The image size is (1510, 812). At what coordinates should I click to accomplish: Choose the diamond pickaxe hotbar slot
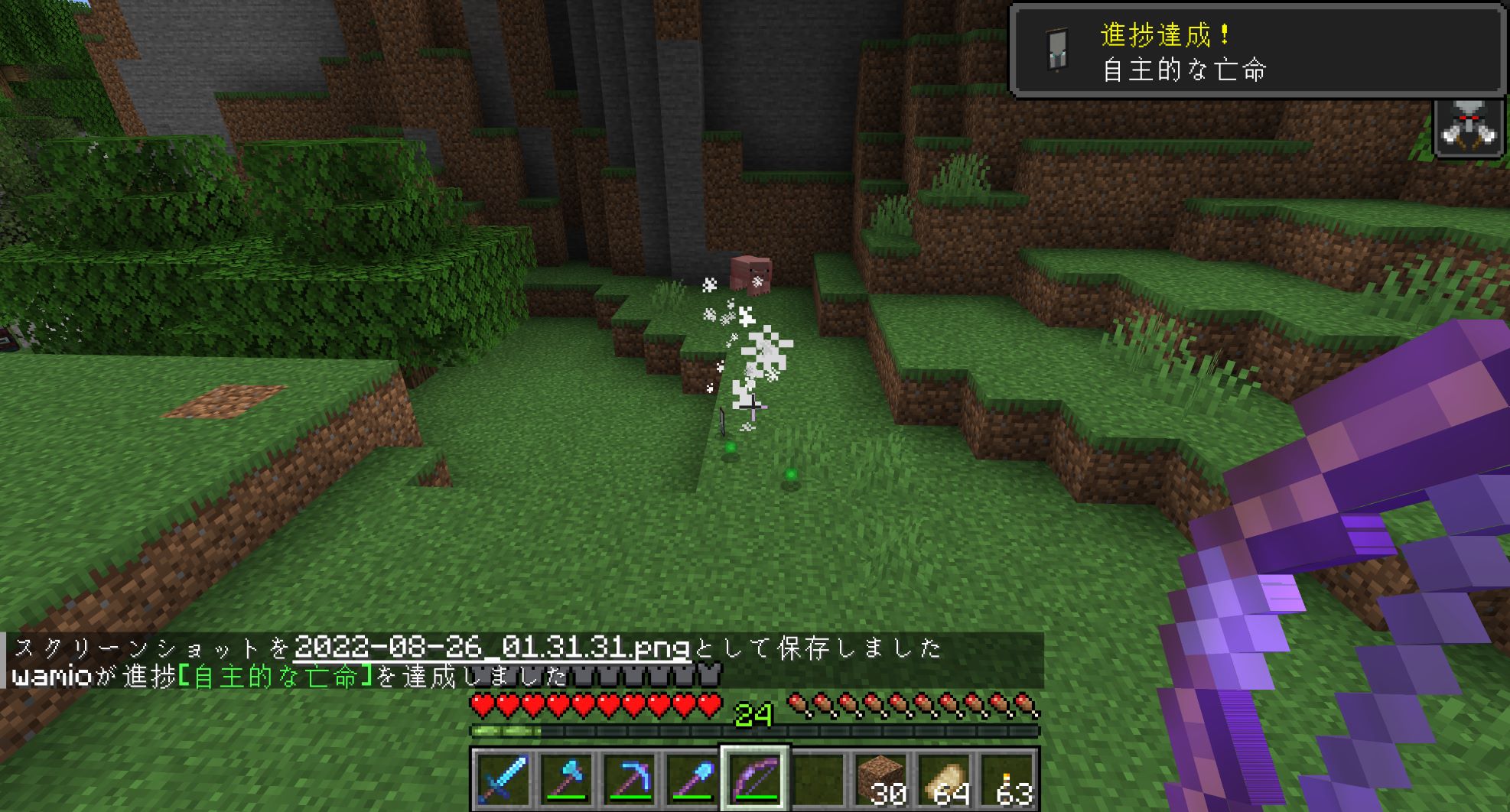coord(630,779)
